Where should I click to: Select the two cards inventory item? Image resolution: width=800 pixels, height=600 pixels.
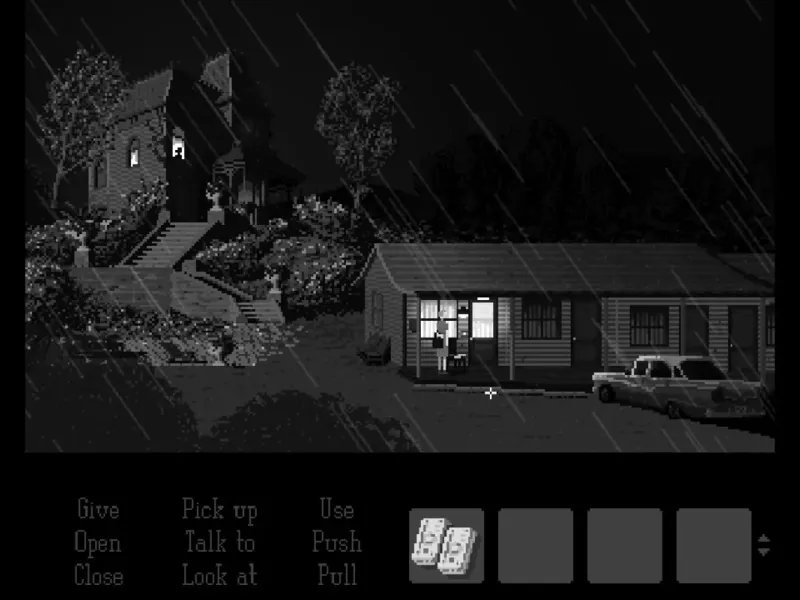tap(446, 545)
